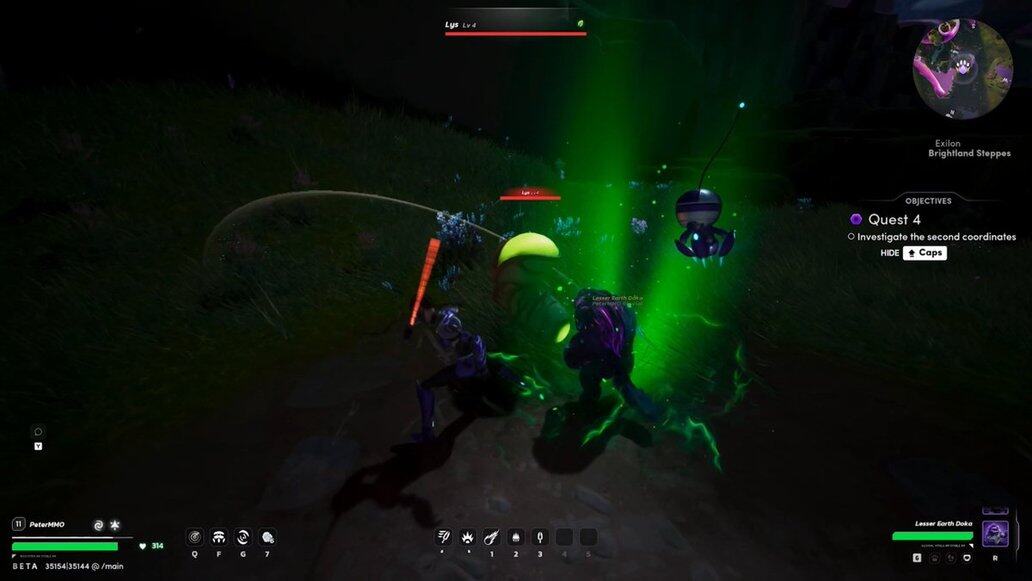Use the first winged slash hotbar skill

click(x=443, y=537)
